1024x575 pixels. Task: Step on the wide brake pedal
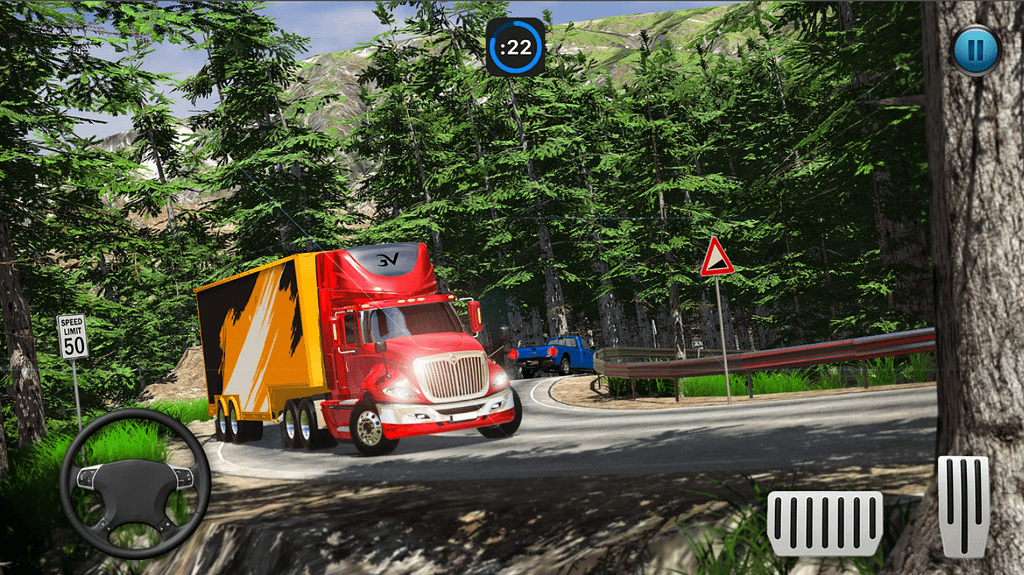point(824,523)
